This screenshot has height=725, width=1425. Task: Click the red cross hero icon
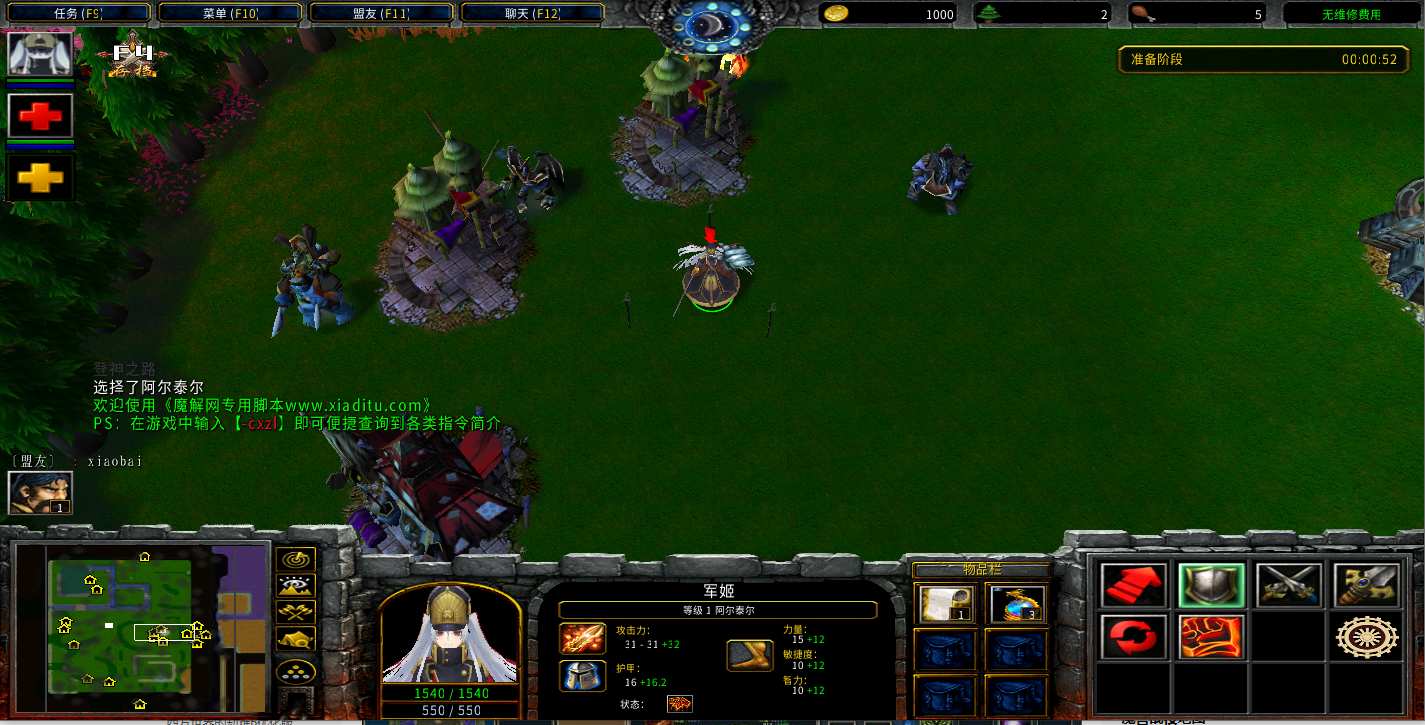pyautogui.click(x=41, y=117)
